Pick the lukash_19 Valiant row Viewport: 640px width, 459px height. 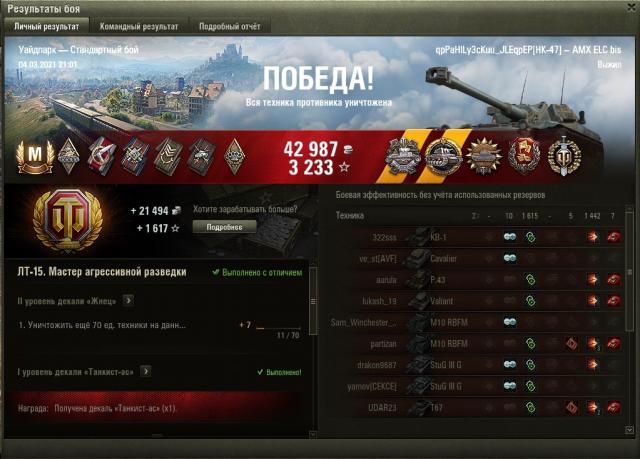pyautogui.click(x=480, y=300)
